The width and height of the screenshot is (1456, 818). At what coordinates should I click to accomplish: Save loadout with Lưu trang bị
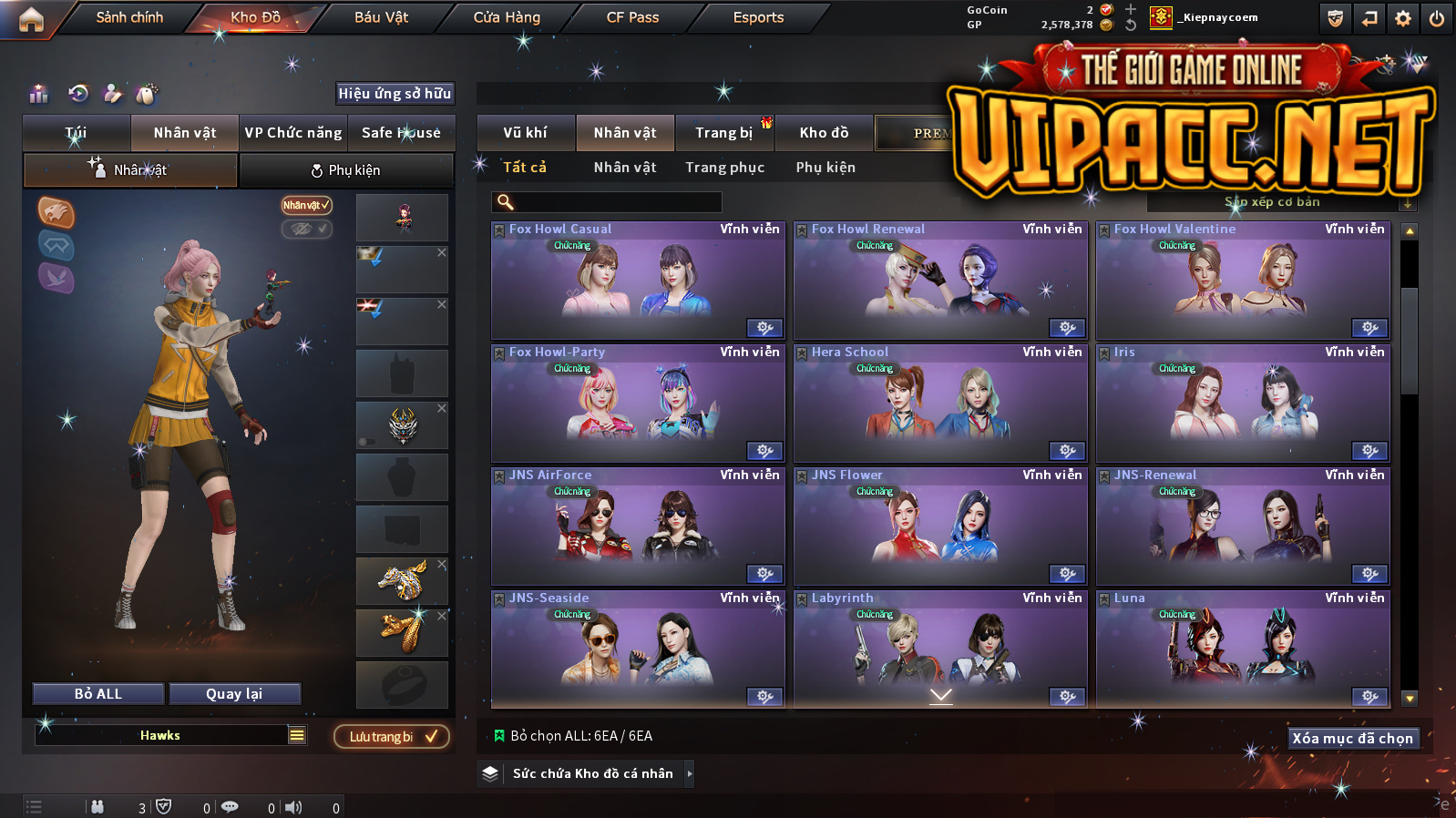pos(392,736)
